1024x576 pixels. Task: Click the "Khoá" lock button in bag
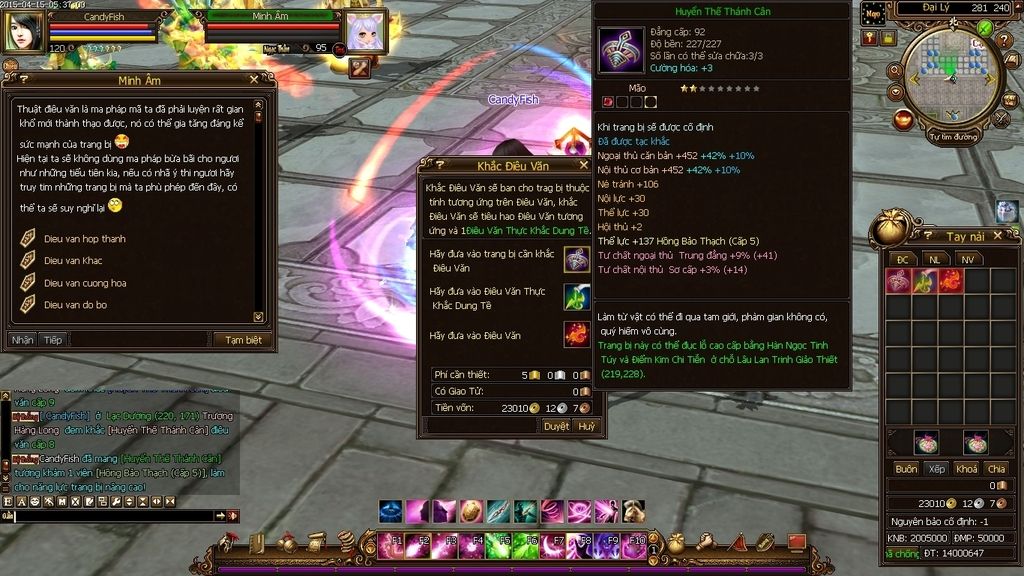(x=966, y=469)
